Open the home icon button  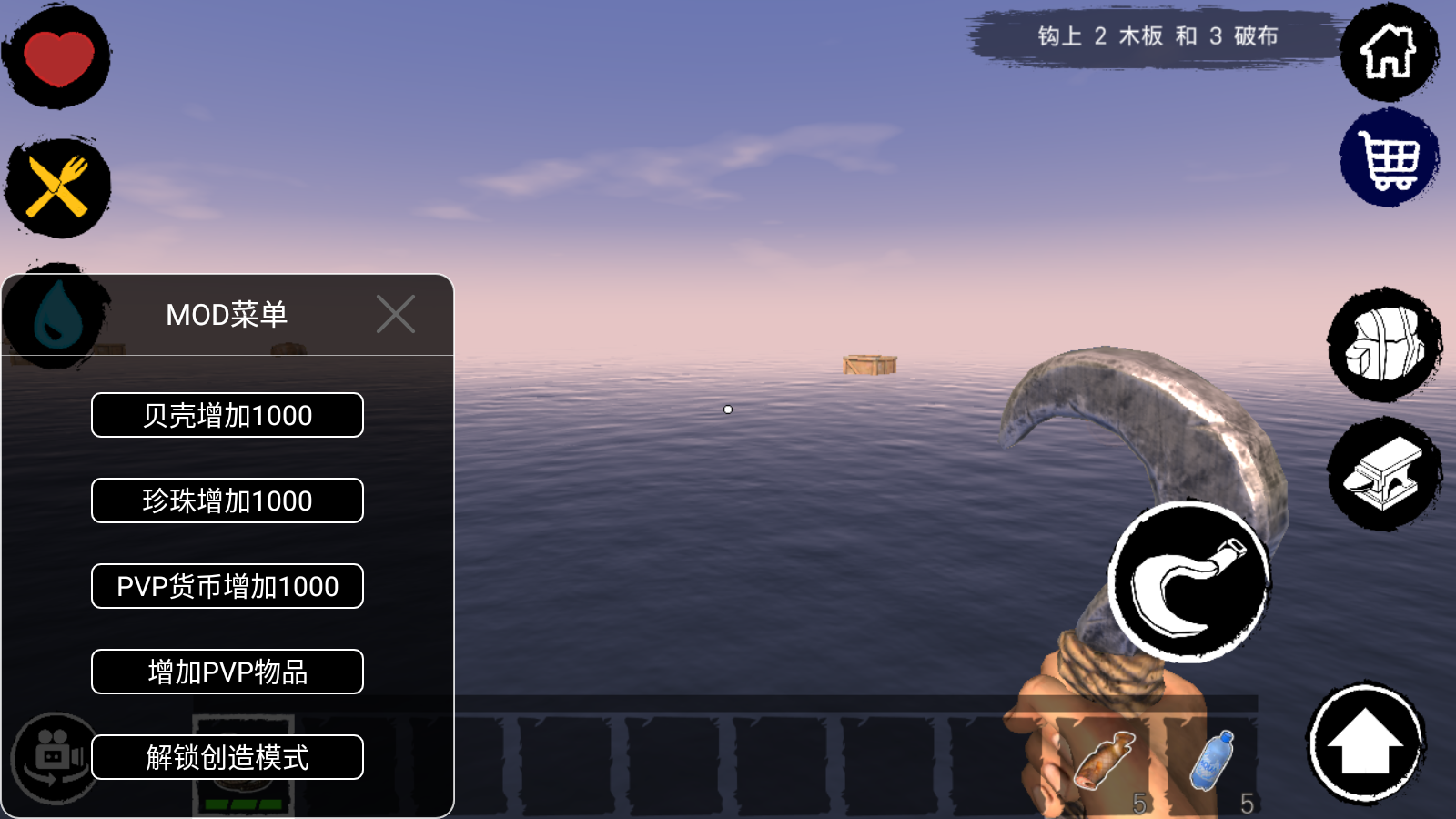pos(1388,52)
